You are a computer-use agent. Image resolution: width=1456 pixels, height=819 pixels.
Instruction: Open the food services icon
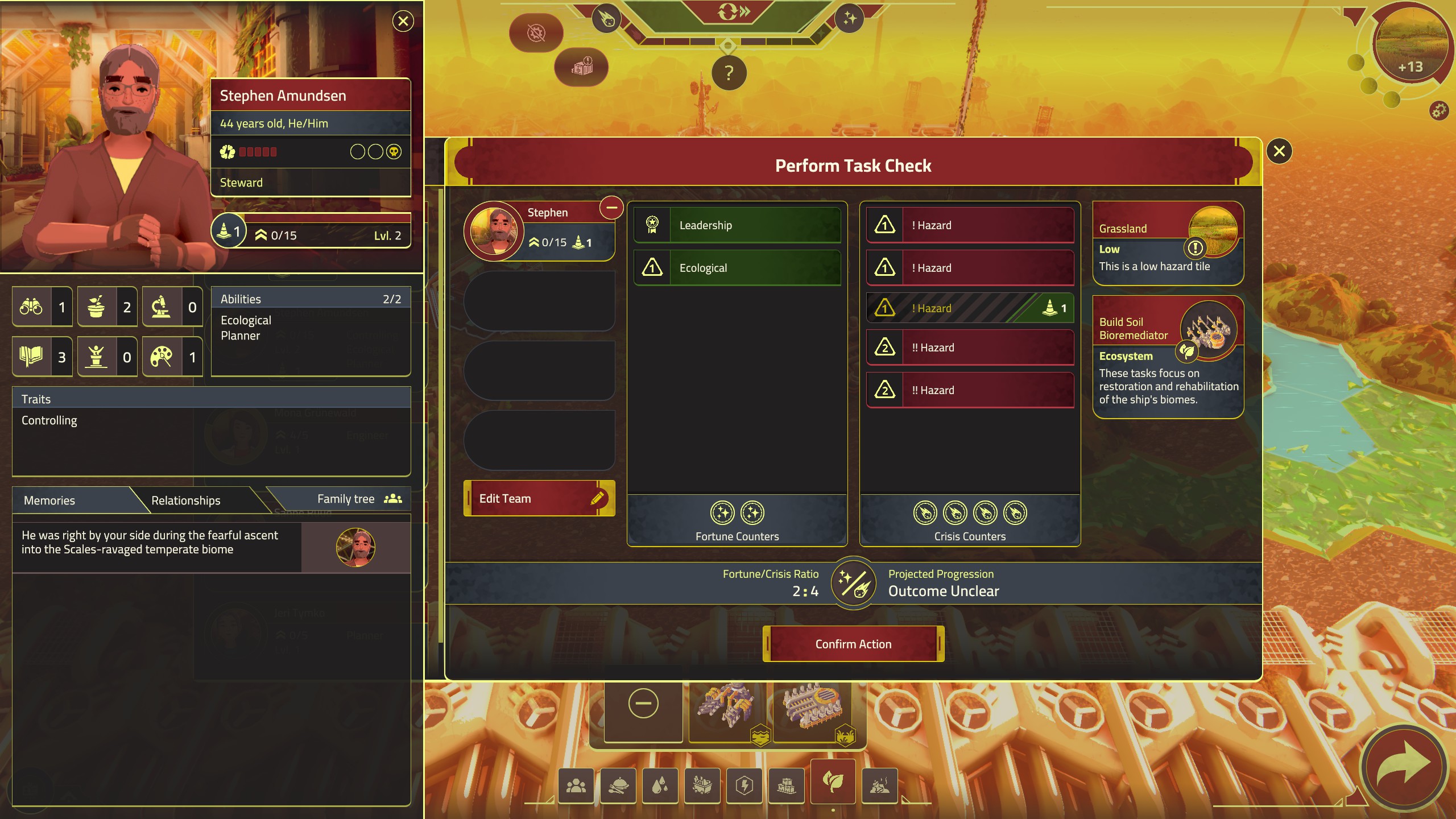pyautogui.click(x=619, y=786)
